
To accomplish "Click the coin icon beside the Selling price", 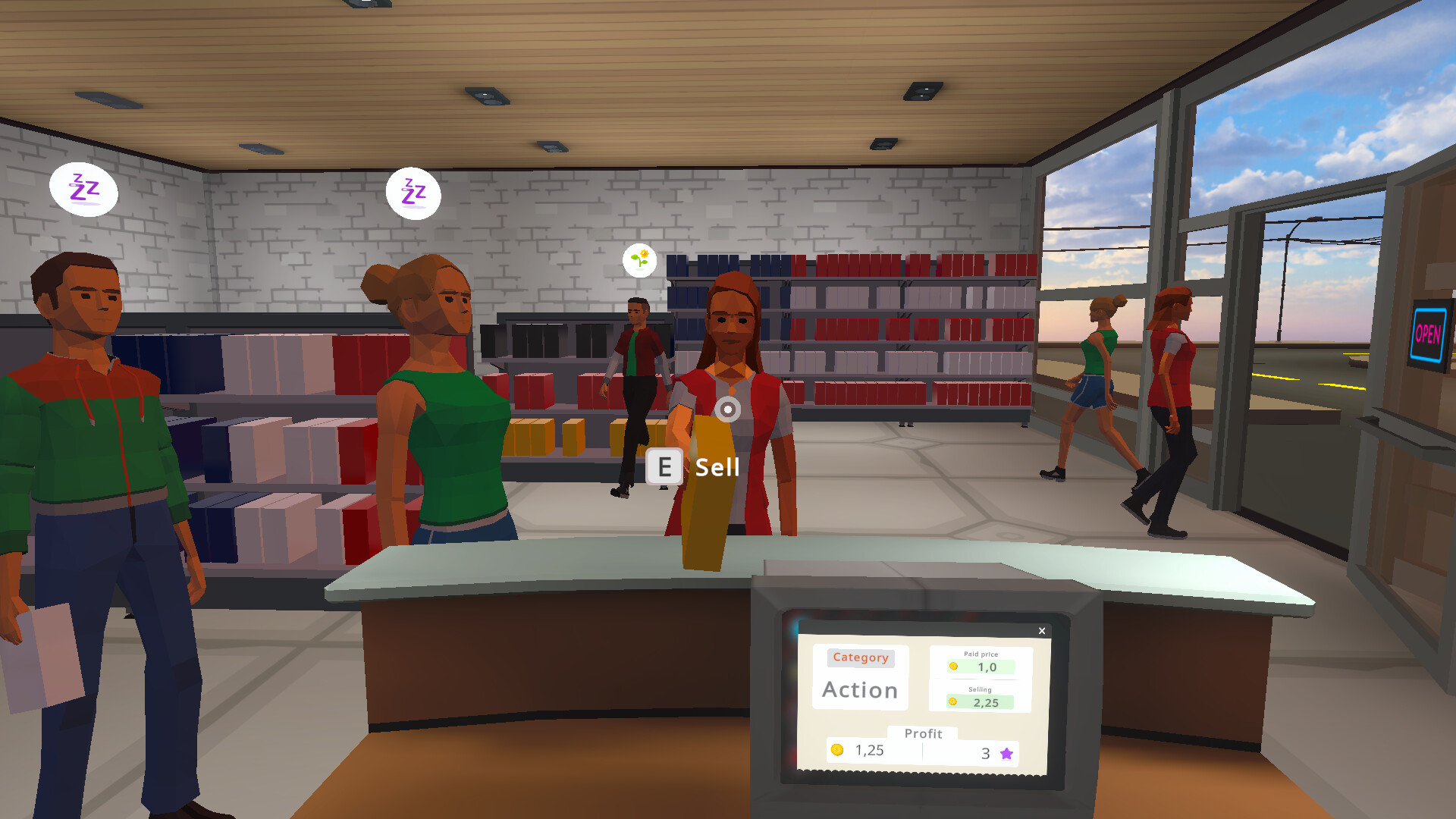I will pos(954,703).
